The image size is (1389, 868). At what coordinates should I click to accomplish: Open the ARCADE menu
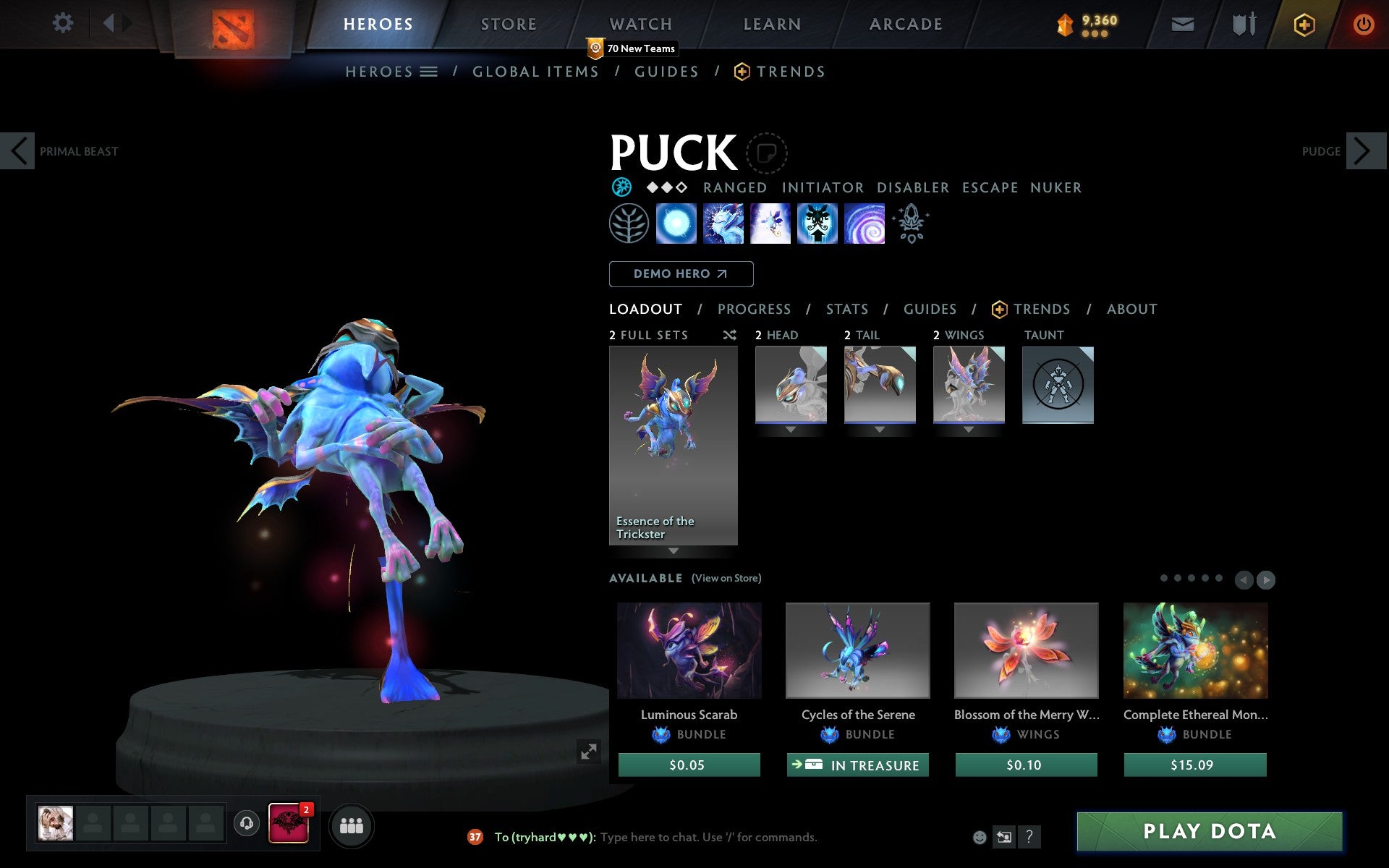pyautogui.click(x=905, y=23)
